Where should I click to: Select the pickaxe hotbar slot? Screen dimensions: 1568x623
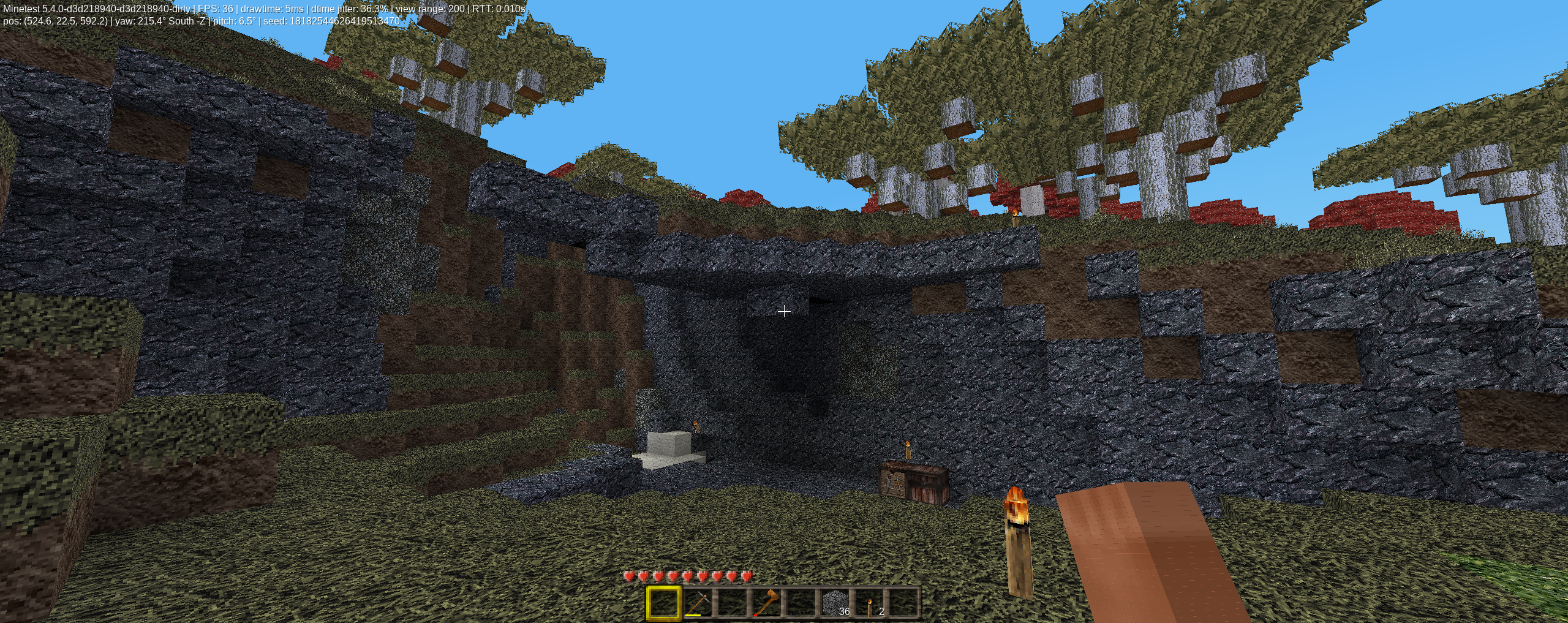coord(698,603)
